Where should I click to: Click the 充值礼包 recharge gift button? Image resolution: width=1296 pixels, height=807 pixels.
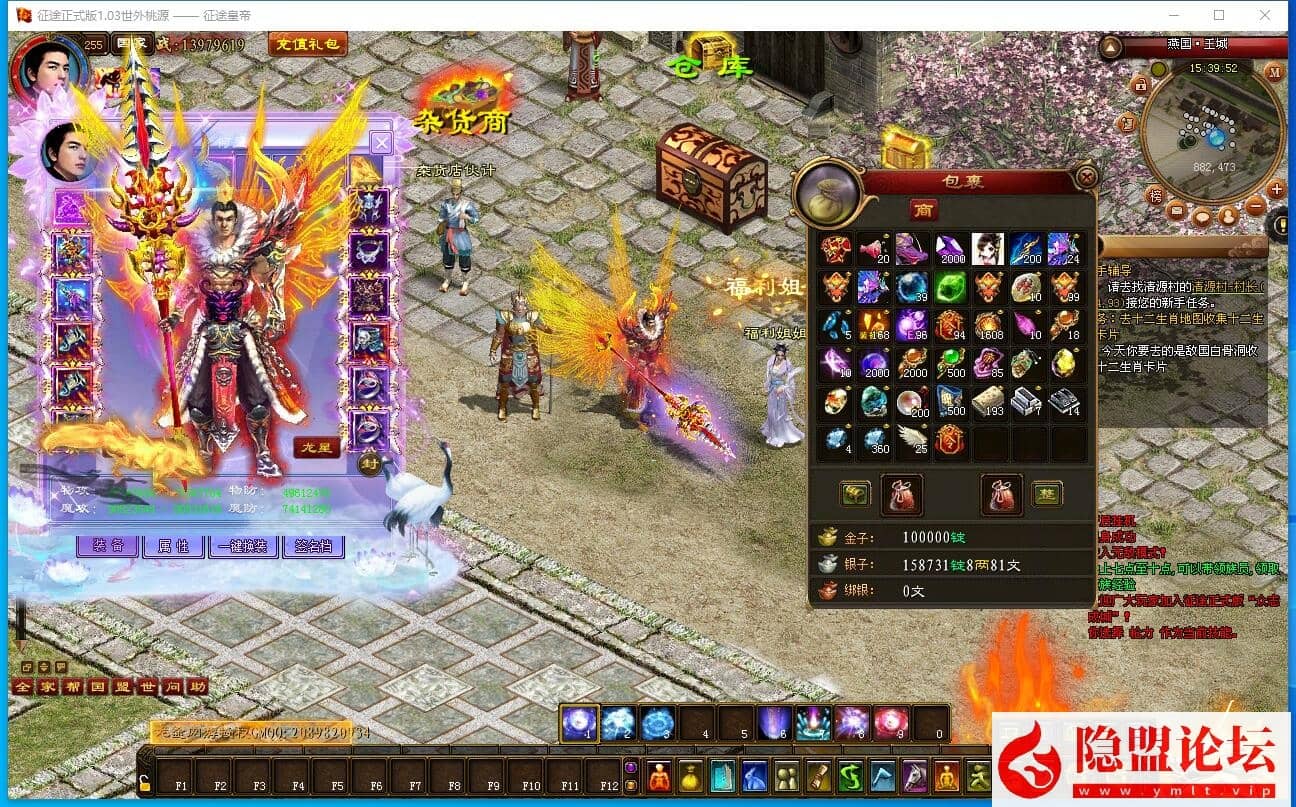308,43
